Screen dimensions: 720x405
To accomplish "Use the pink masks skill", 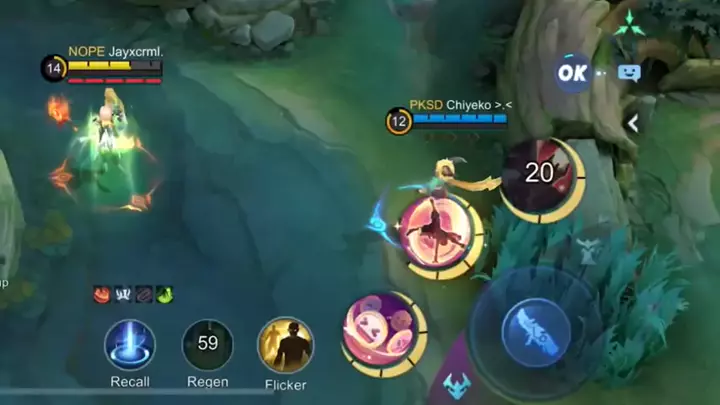I will [380, 331].
